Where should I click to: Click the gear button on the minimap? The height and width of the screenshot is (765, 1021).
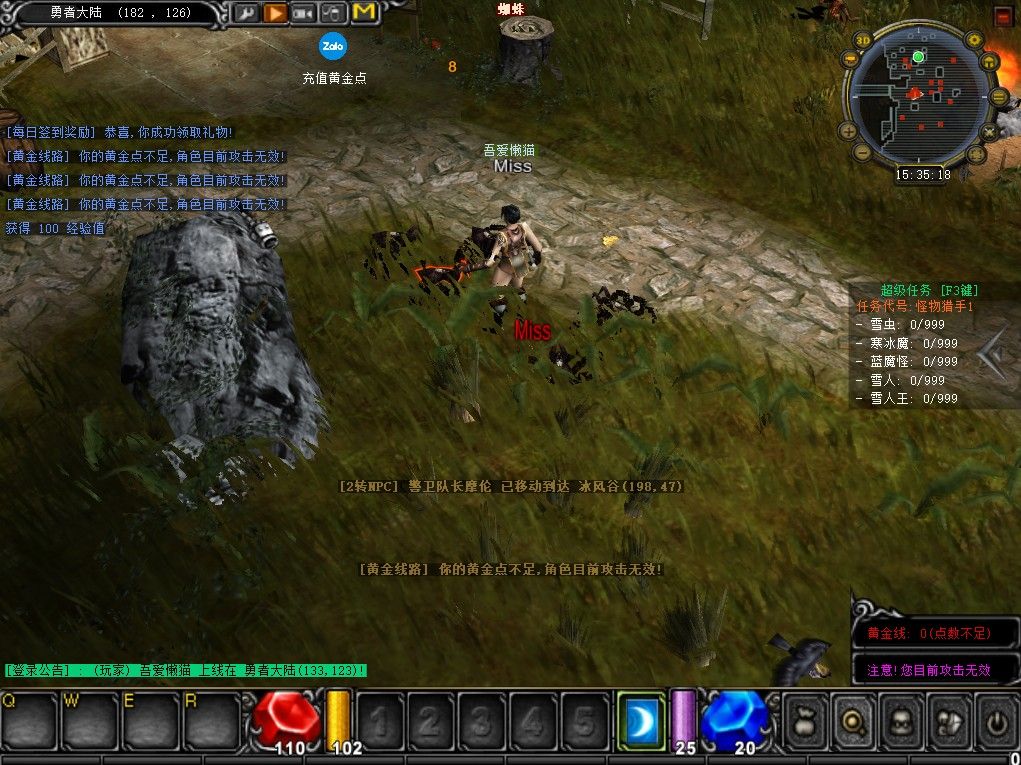974,40
